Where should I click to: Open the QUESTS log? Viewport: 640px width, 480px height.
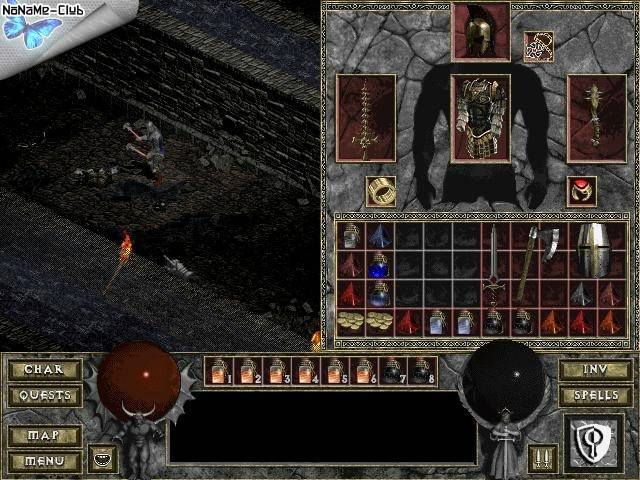(44, 395)
